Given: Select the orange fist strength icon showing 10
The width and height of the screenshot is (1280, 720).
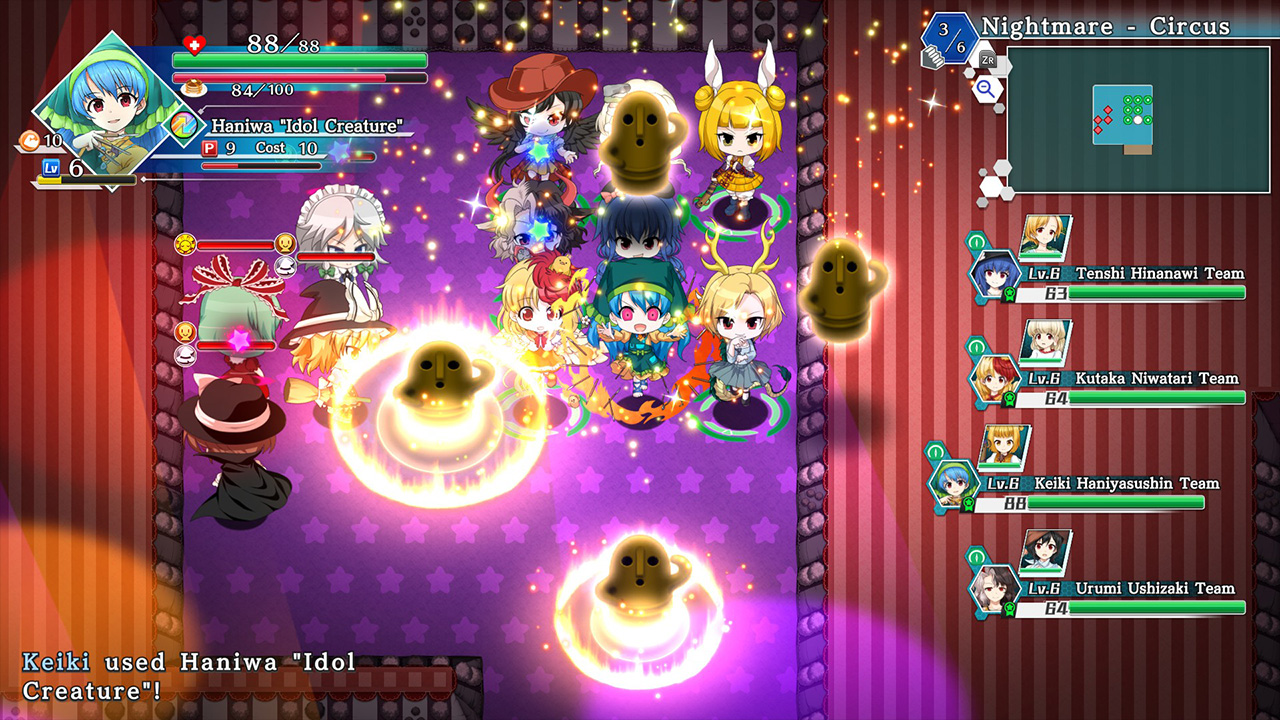Looking at the screenshot, I should tap(29, 142).
